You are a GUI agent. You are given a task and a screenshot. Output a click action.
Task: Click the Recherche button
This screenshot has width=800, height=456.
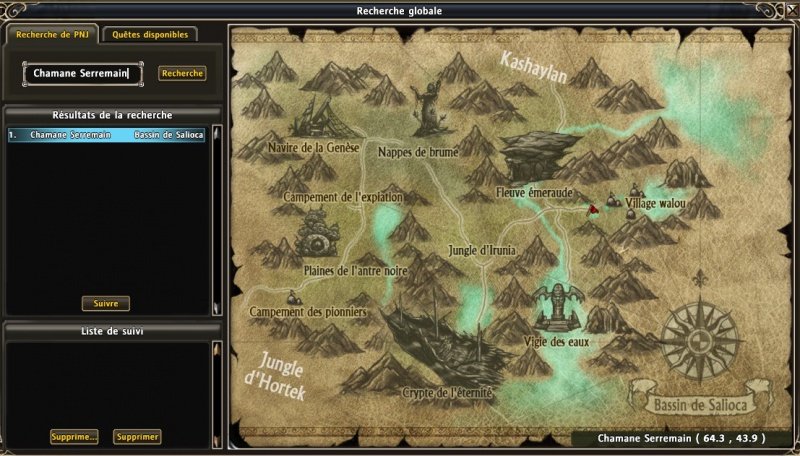[x=182, y=73]
